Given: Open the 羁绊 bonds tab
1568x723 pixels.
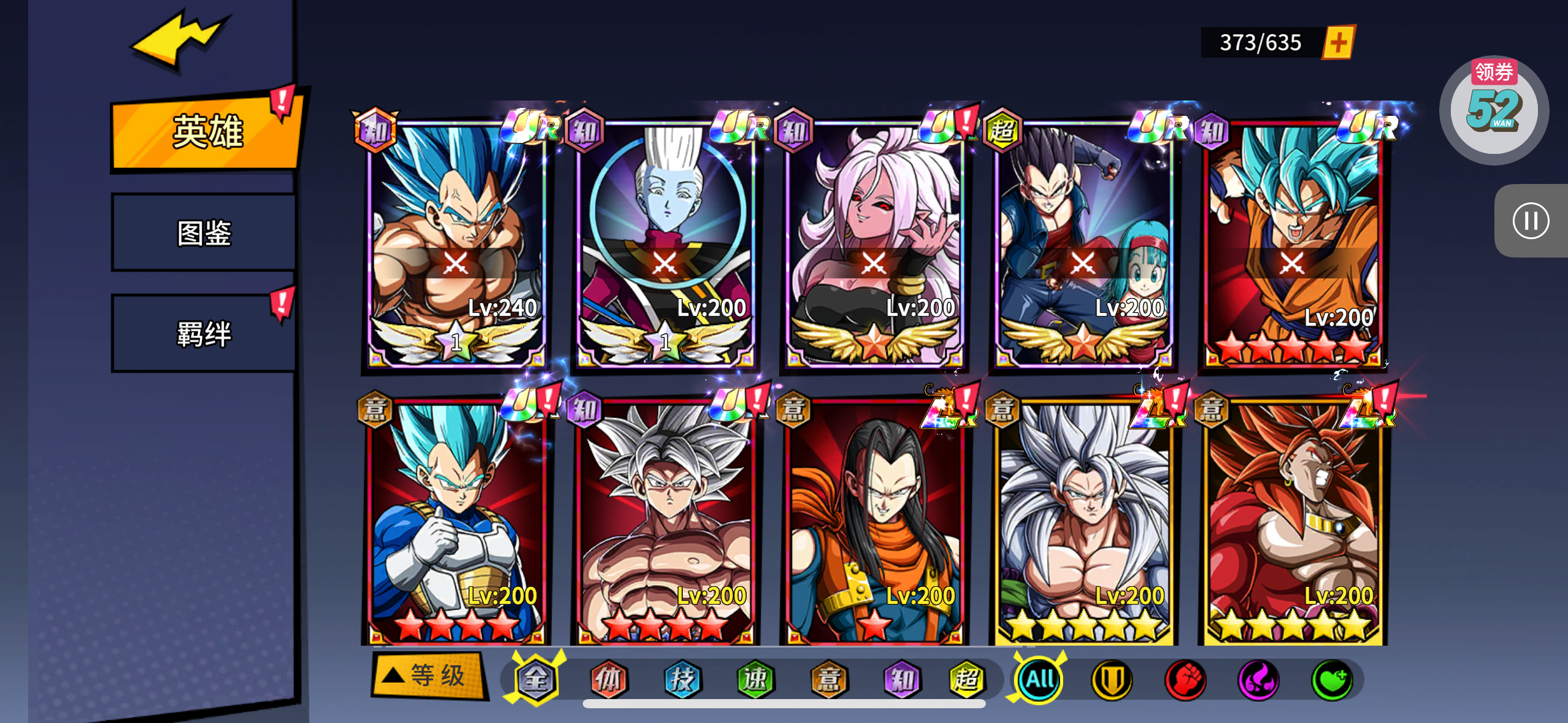Looking at the screenshot, I should (204, 334).
